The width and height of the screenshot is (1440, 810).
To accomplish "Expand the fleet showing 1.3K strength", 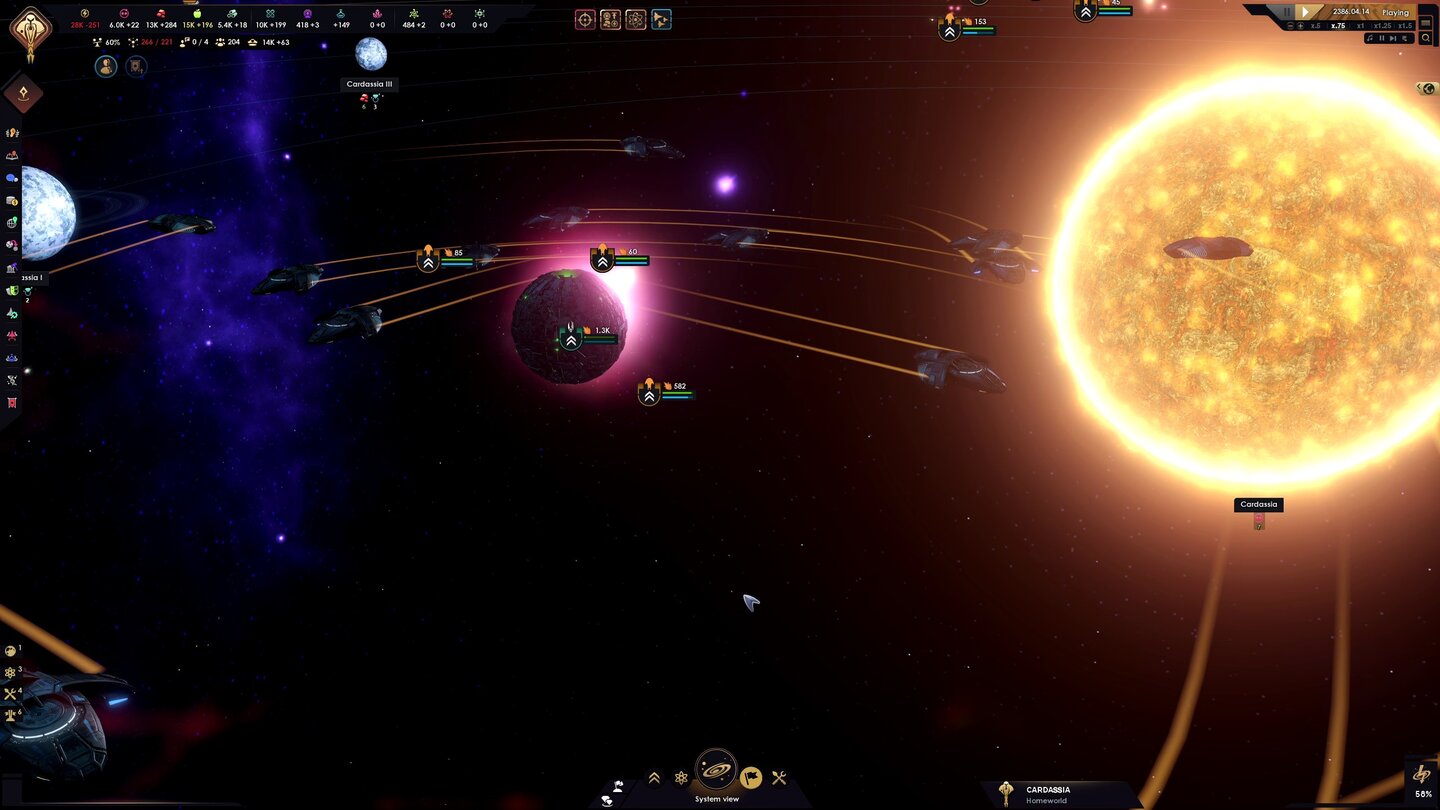I will coord(570,340).
